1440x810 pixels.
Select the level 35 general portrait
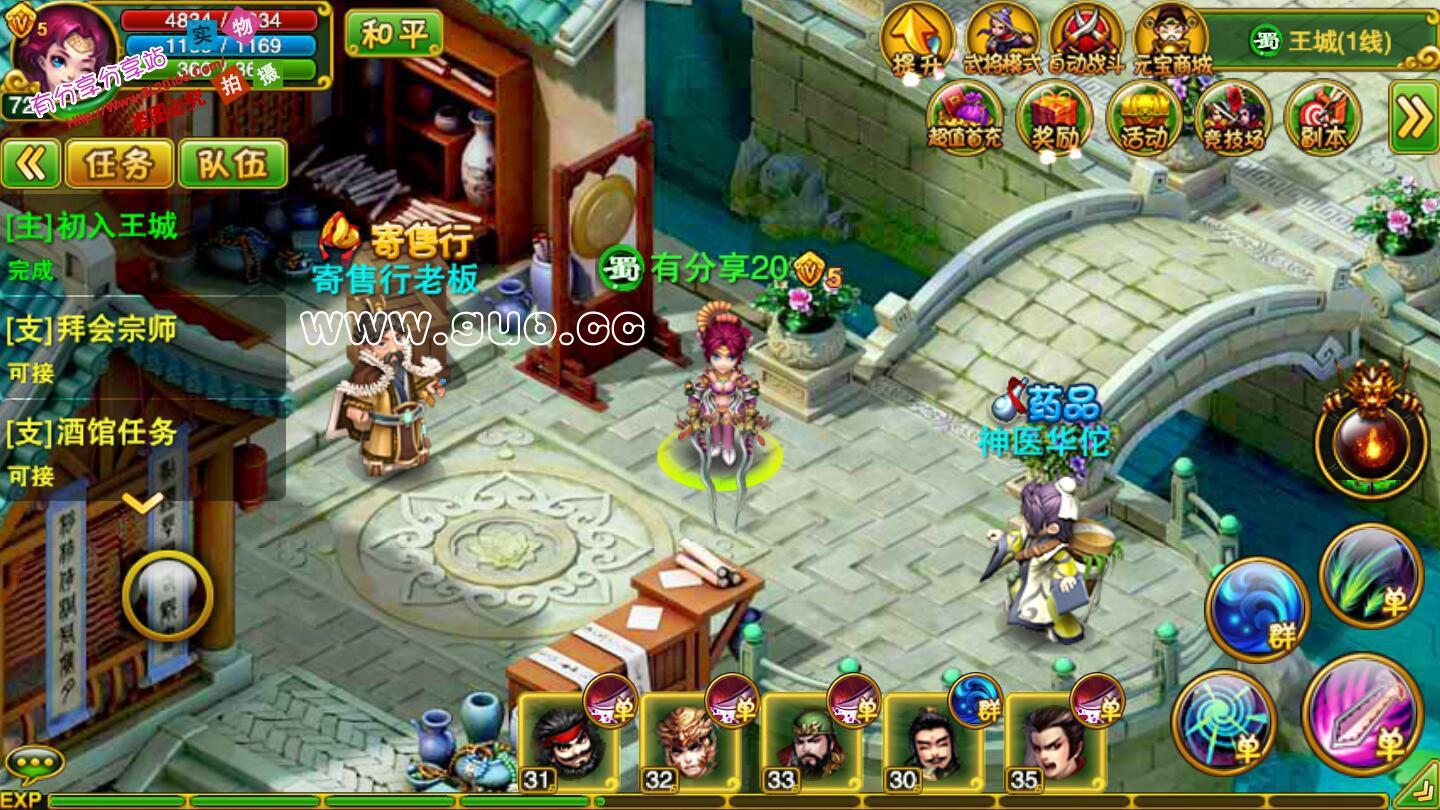[x=1055, y=742]
